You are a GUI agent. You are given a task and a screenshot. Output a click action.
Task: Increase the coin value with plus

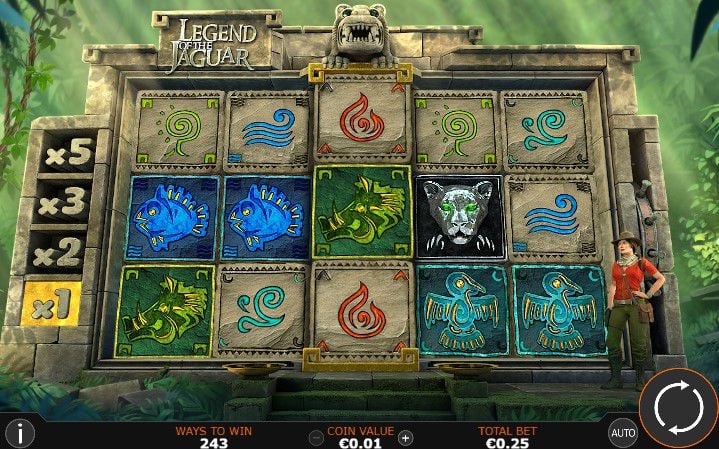[405, 437]
